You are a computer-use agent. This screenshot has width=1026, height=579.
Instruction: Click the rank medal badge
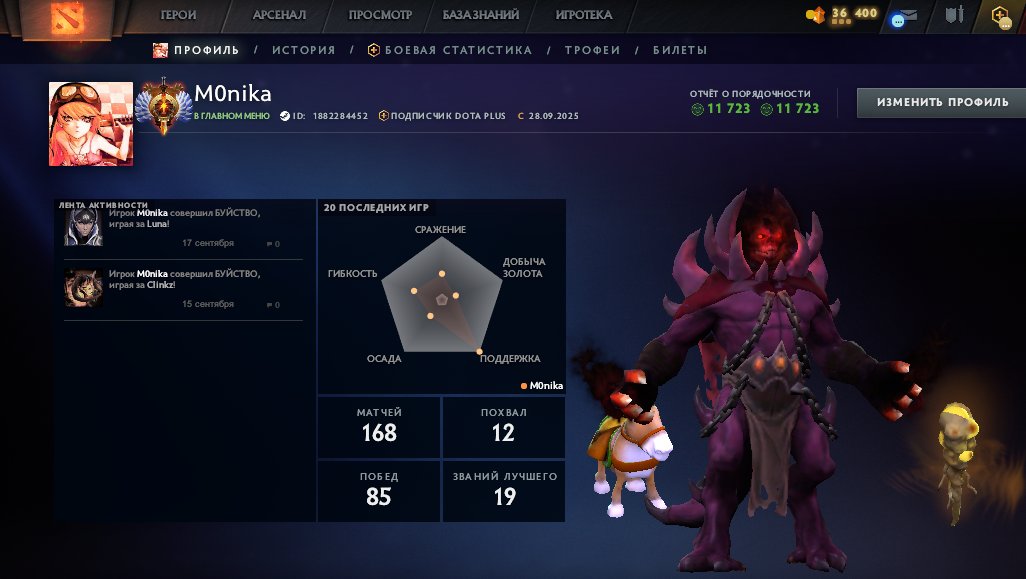point(160,108)
